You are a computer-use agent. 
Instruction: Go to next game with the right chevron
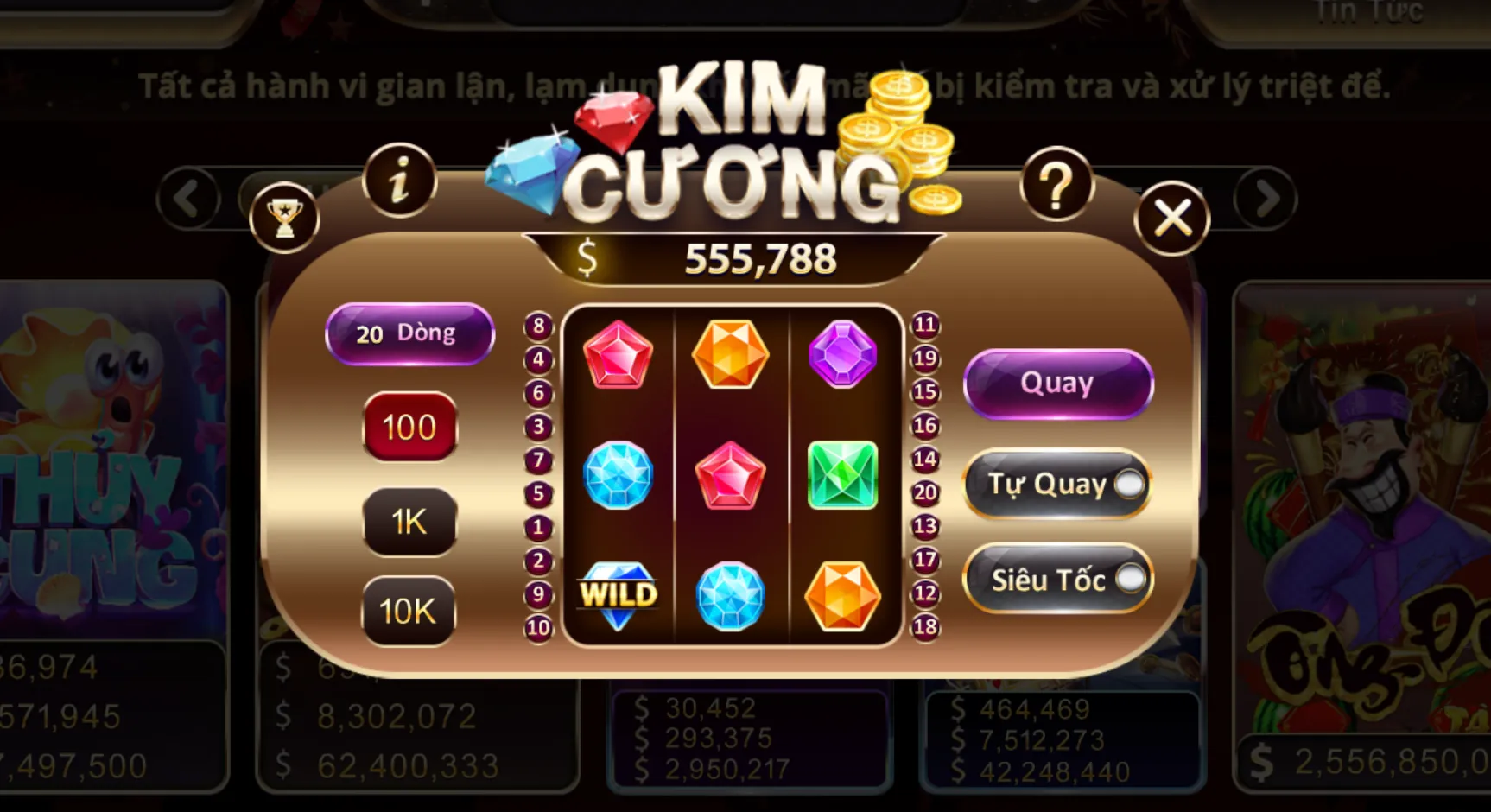(1267, 197)
